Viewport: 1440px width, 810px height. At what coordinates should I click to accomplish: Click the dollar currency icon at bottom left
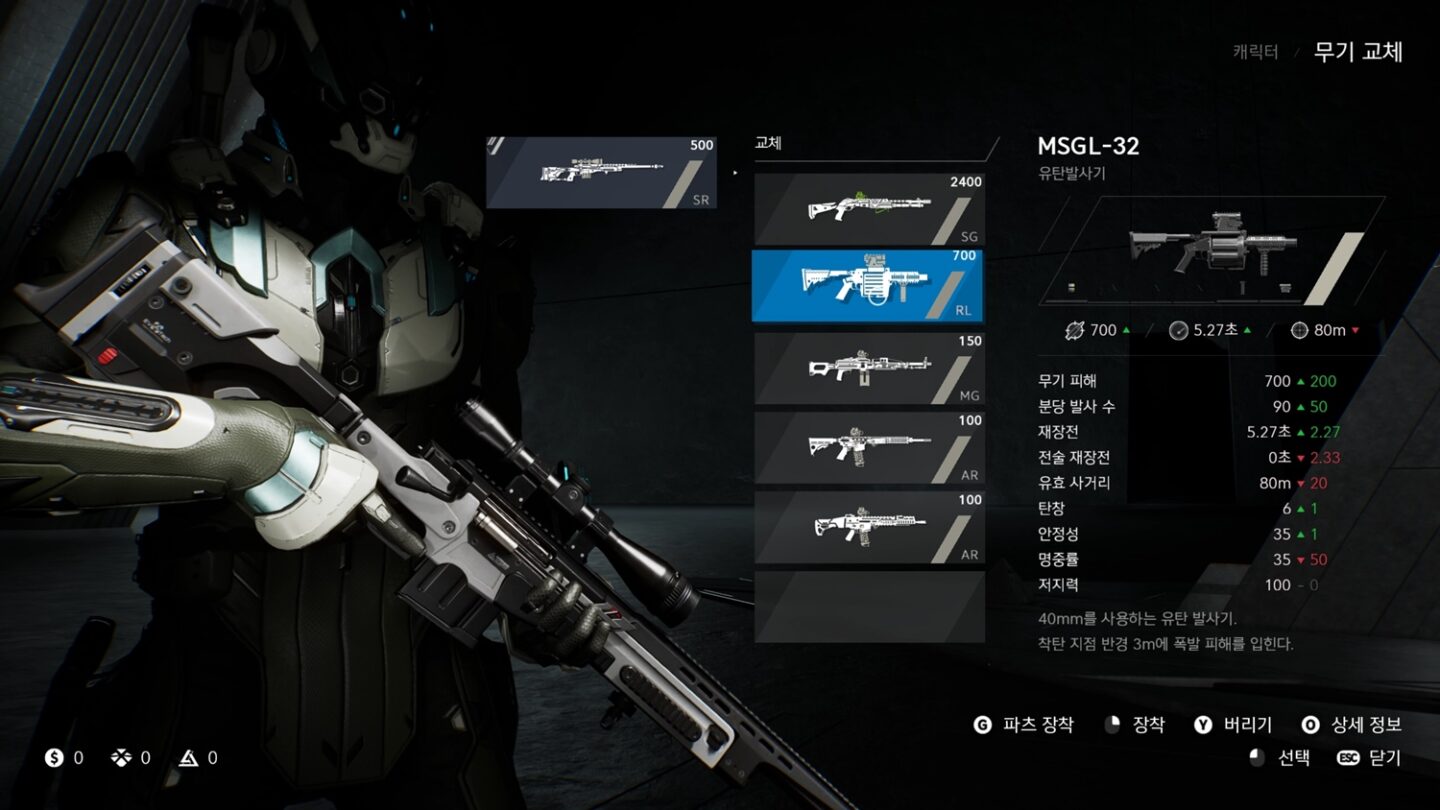52,758
